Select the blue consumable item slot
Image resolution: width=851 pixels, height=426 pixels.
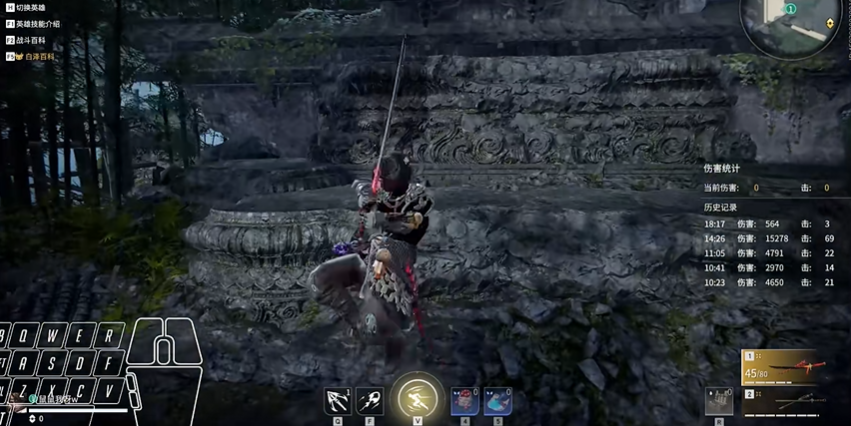[497, 401]
